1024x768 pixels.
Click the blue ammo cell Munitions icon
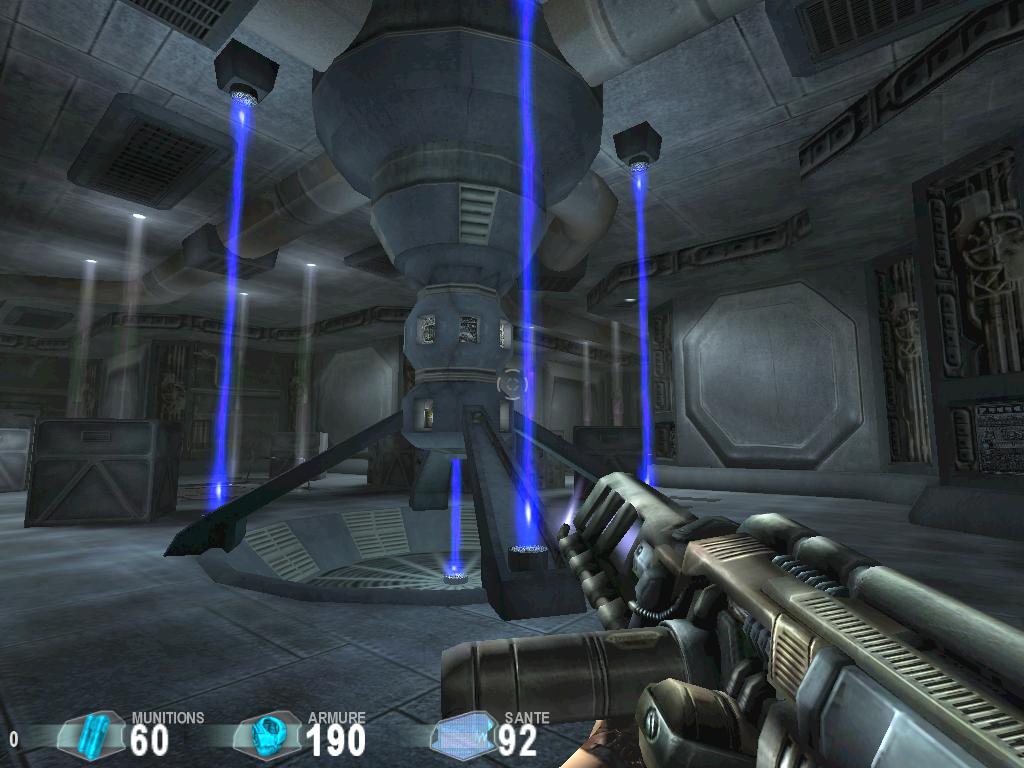(x=92, y=735)
